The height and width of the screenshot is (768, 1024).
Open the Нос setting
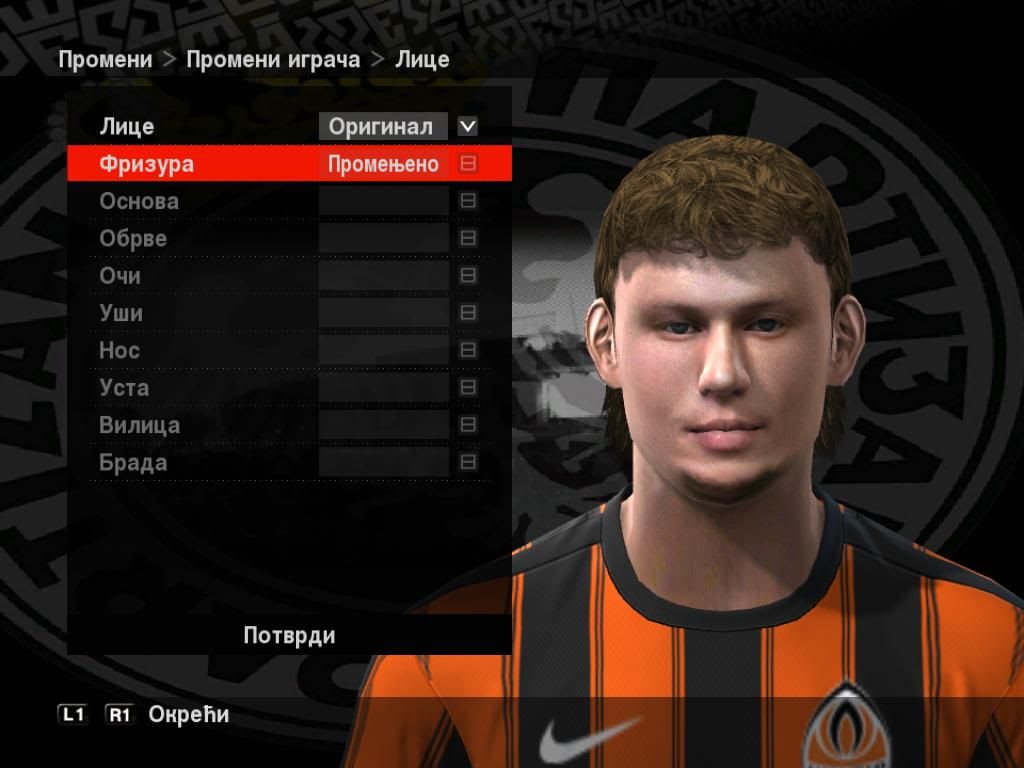click(x=119, y=351)
